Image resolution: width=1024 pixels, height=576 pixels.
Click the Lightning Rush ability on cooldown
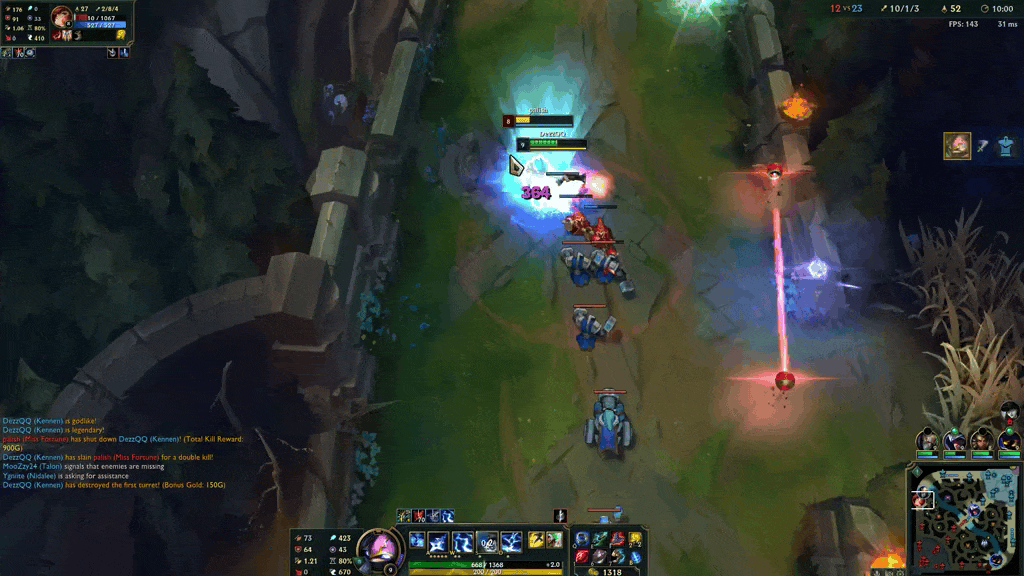tap(487, 542)
